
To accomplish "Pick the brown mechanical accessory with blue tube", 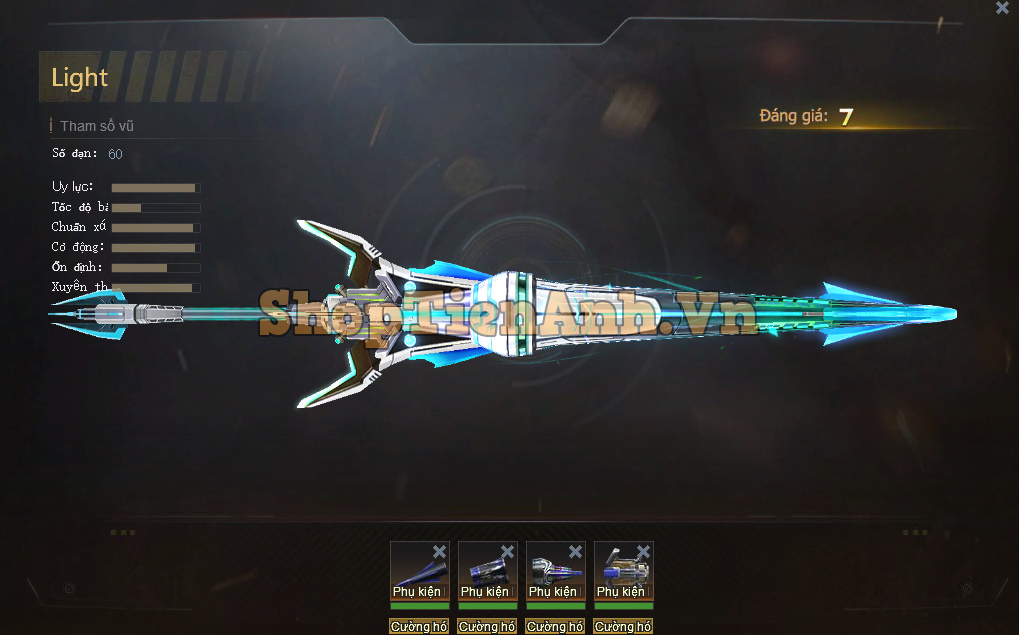I will pos(621,571).
